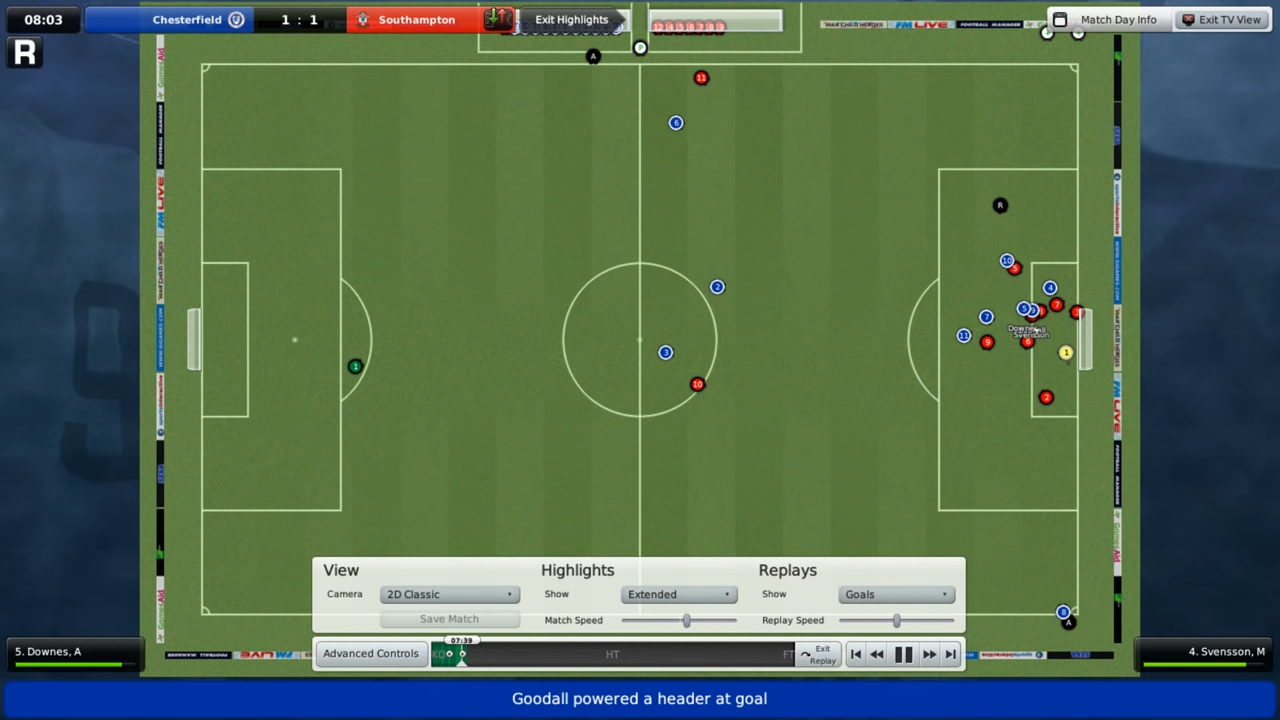The width and height of the screenshot is (1280, 720).
Task: Click the Save Match button
Action: point(449,618)
